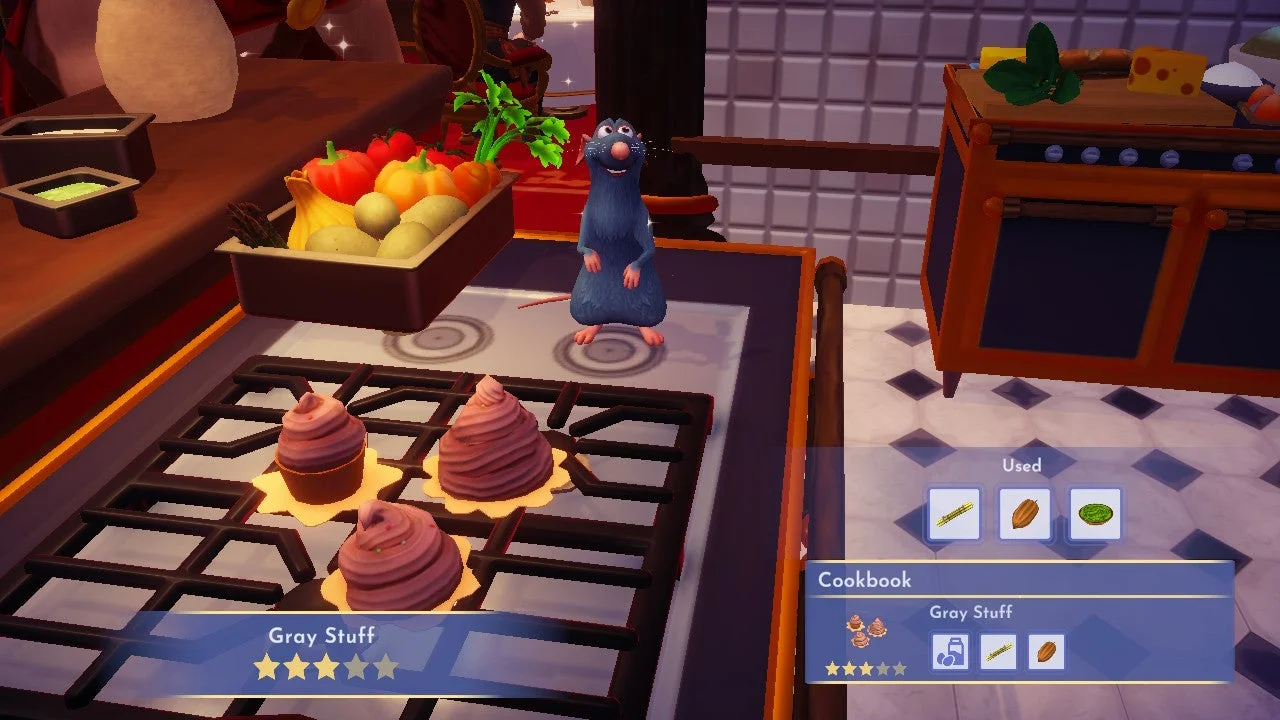Image resolution: width=1280 pixels, height=720 pixels.
Task: Select the sugarcane slot under Used
Action: 954,514
